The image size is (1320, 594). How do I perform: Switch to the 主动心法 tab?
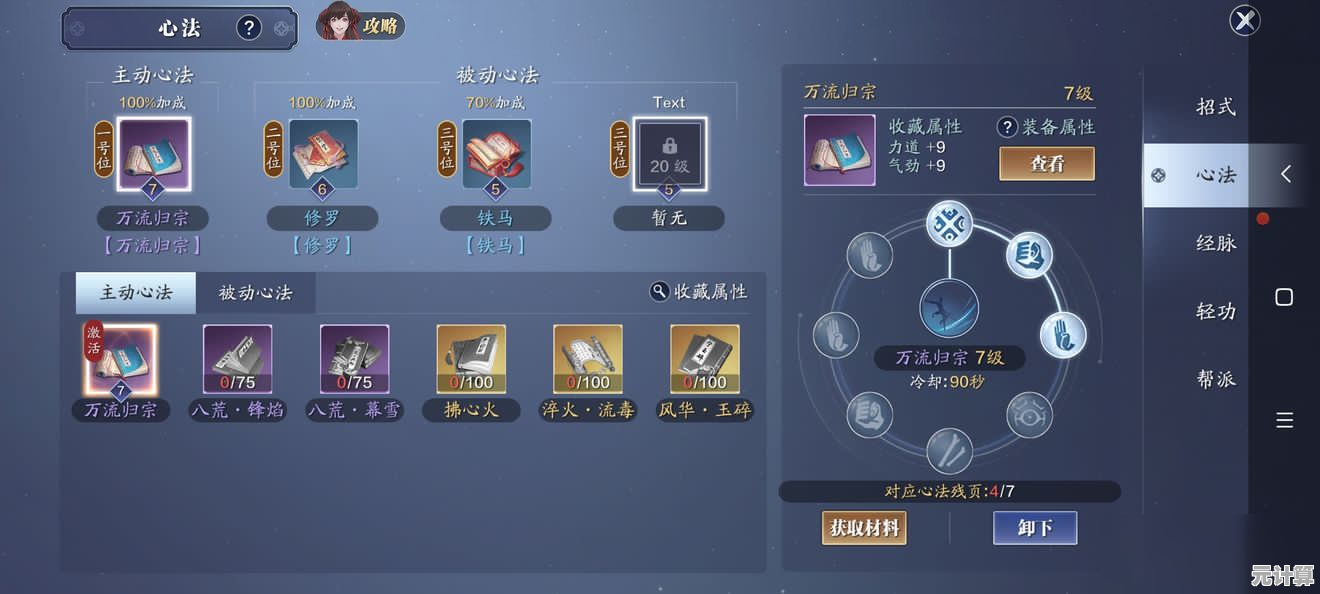tap(136, 293)
